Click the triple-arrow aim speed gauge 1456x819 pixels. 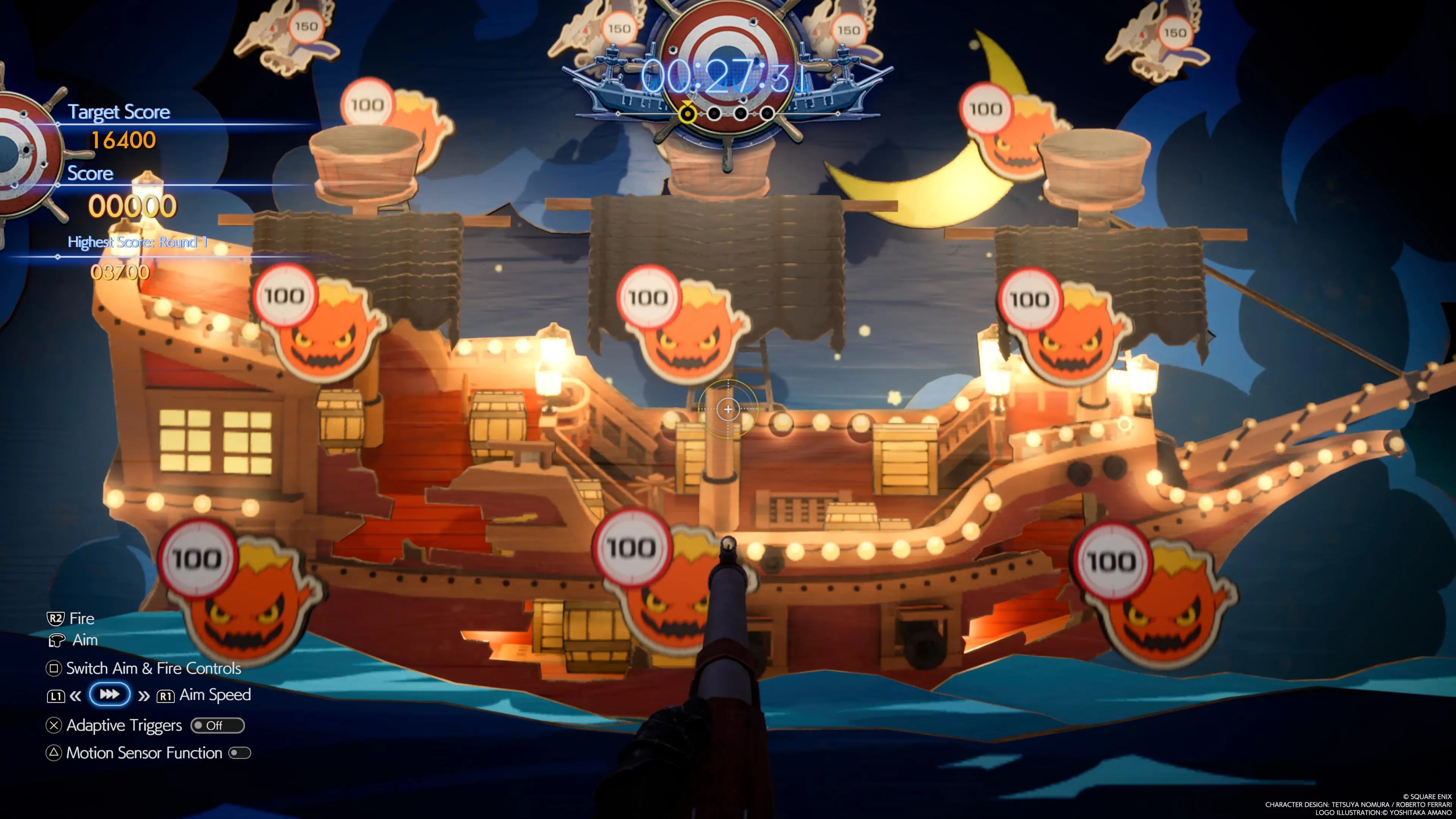[x=110, y=695]
